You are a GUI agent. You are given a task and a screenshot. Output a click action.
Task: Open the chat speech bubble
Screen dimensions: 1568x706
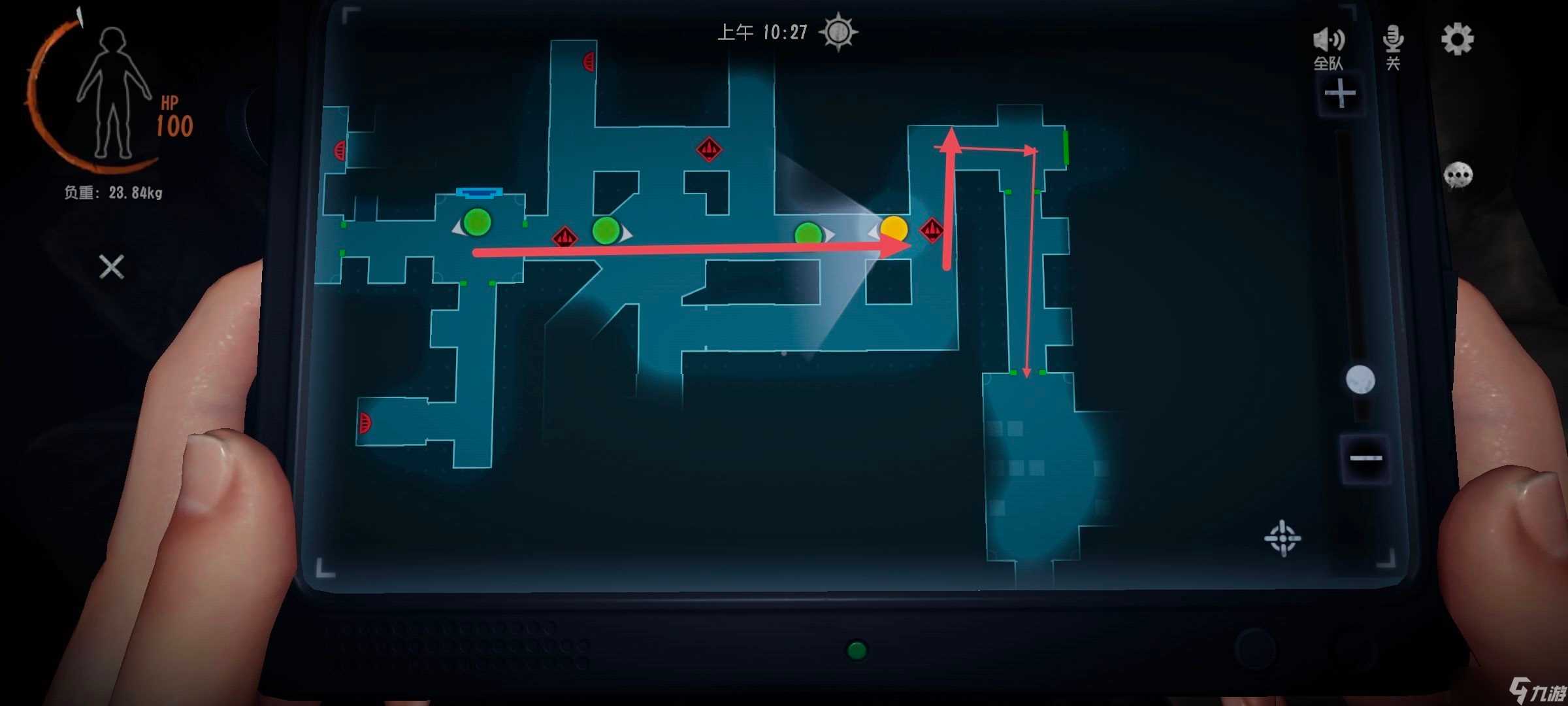[x=1458, y=175]
